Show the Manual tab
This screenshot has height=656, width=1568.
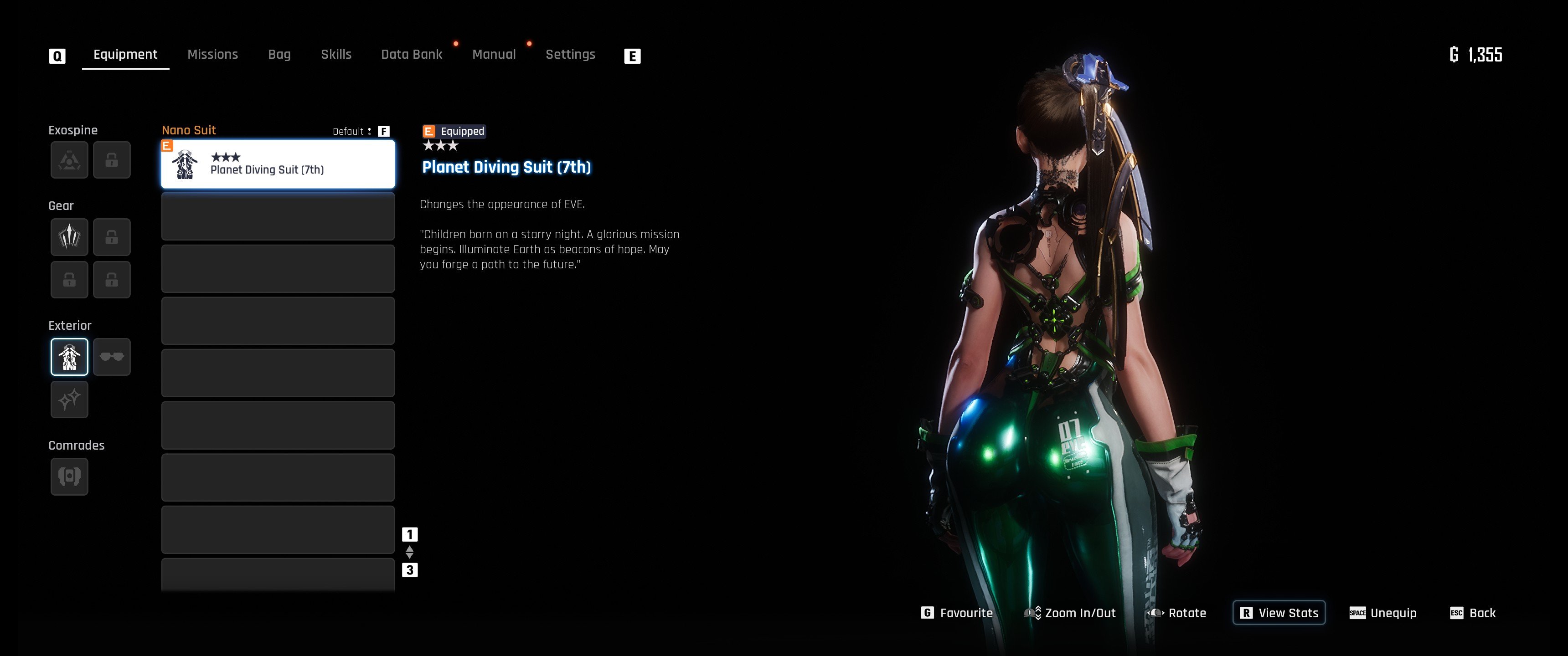[494, 54]
